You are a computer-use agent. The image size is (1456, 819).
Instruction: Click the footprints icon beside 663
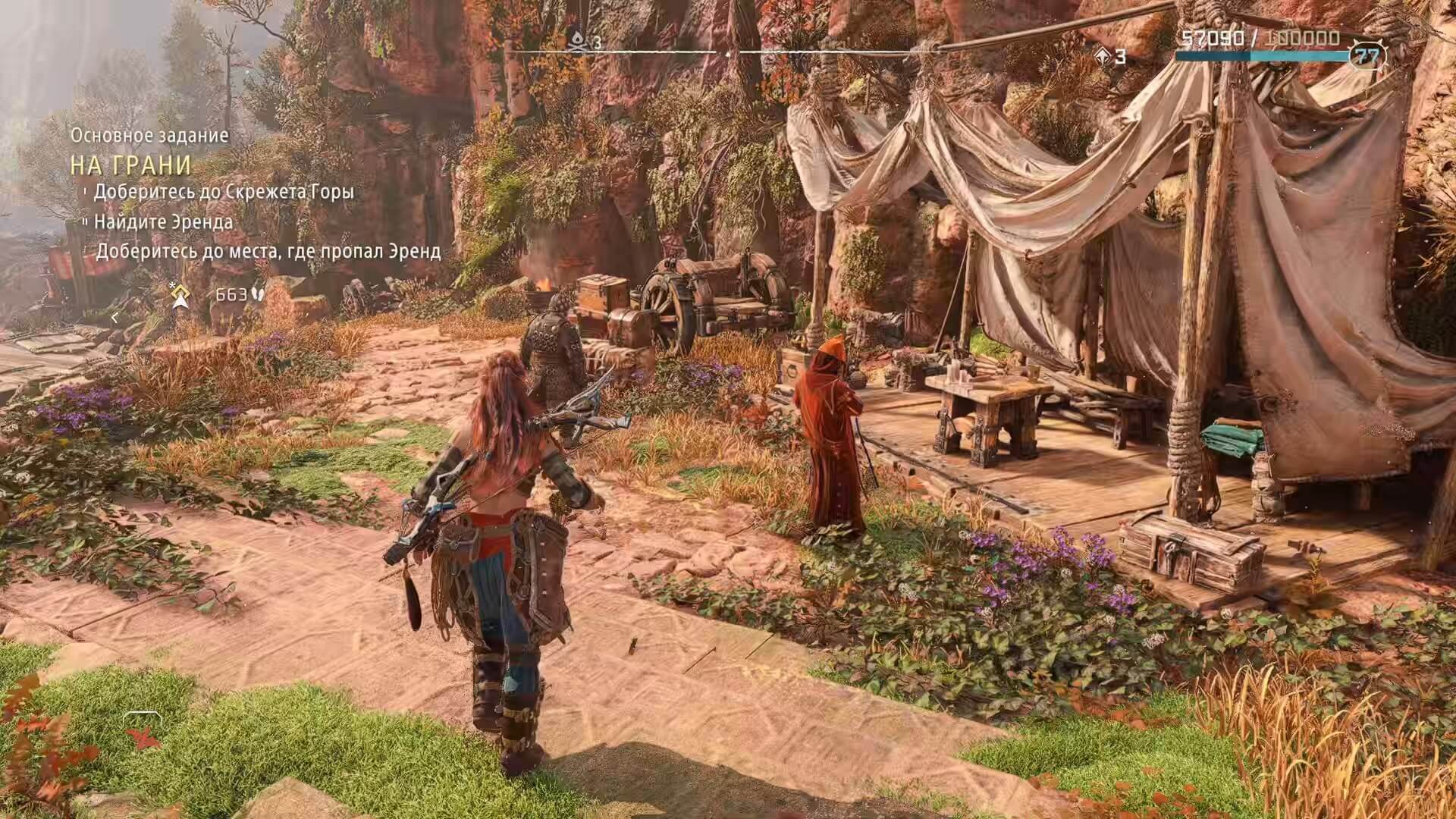[258, 293]
